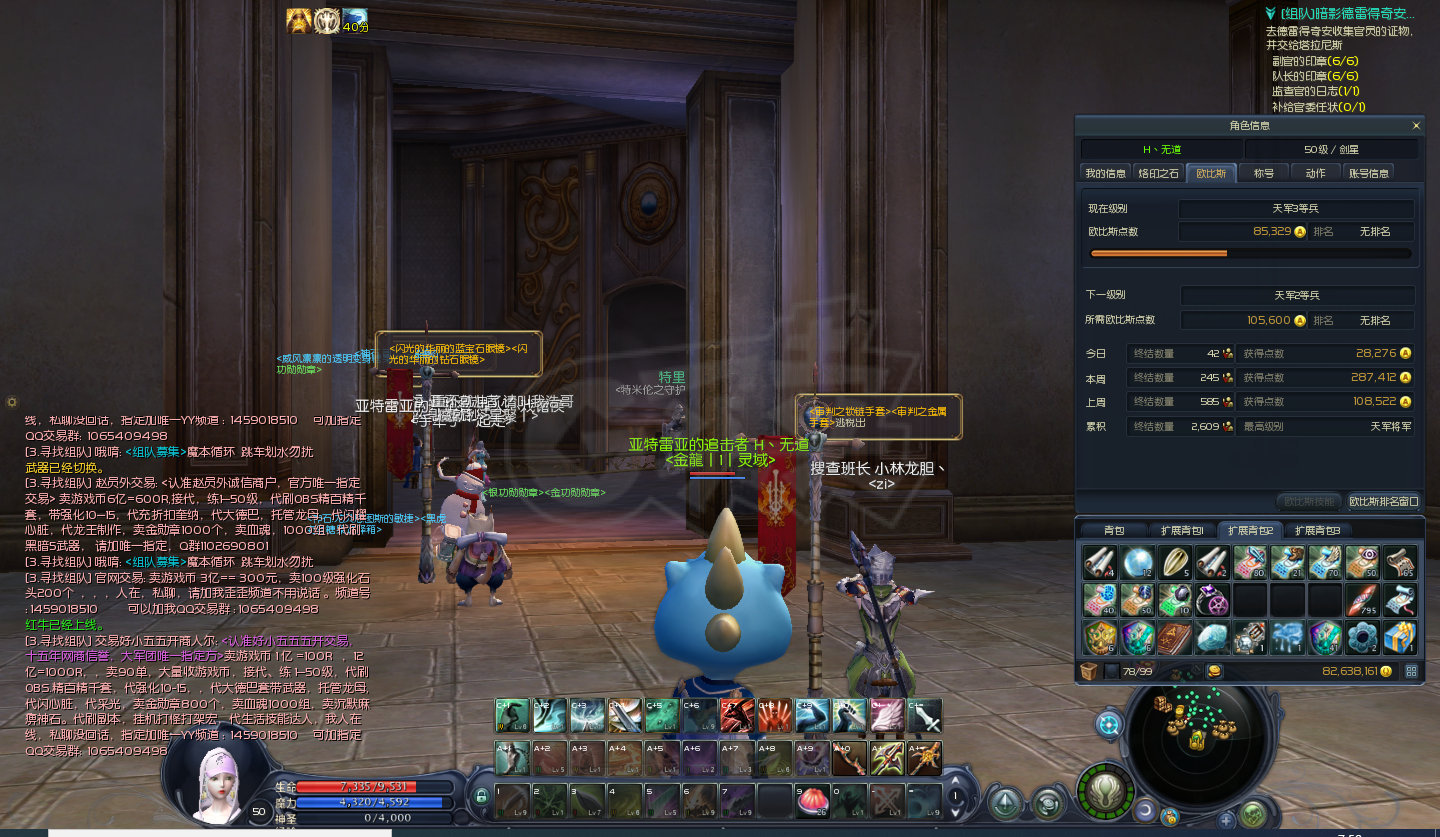Switch to the 我的信息 tab
The width and height of the screenshot is (1440, 837).
pyautogui.click(x=1106, y=173)
